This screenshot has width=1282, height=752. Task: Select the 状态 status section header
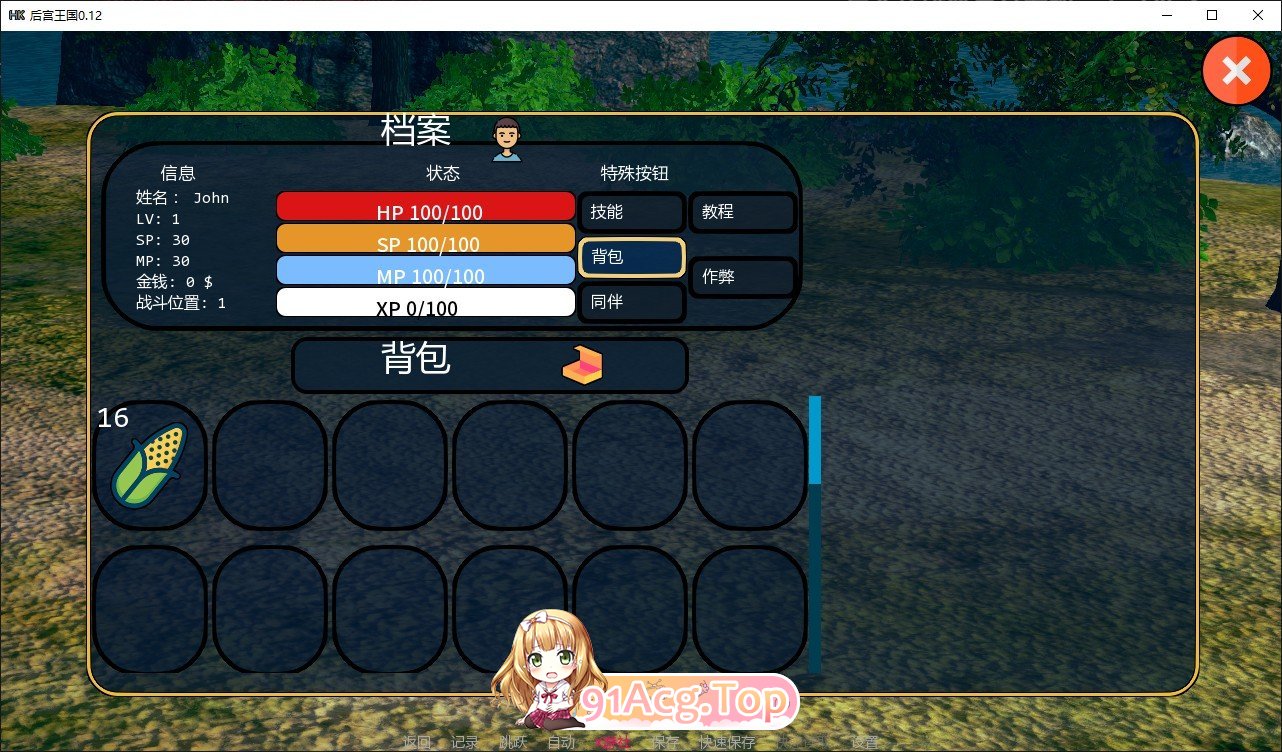pyautogui.click(x=443, y=172)
